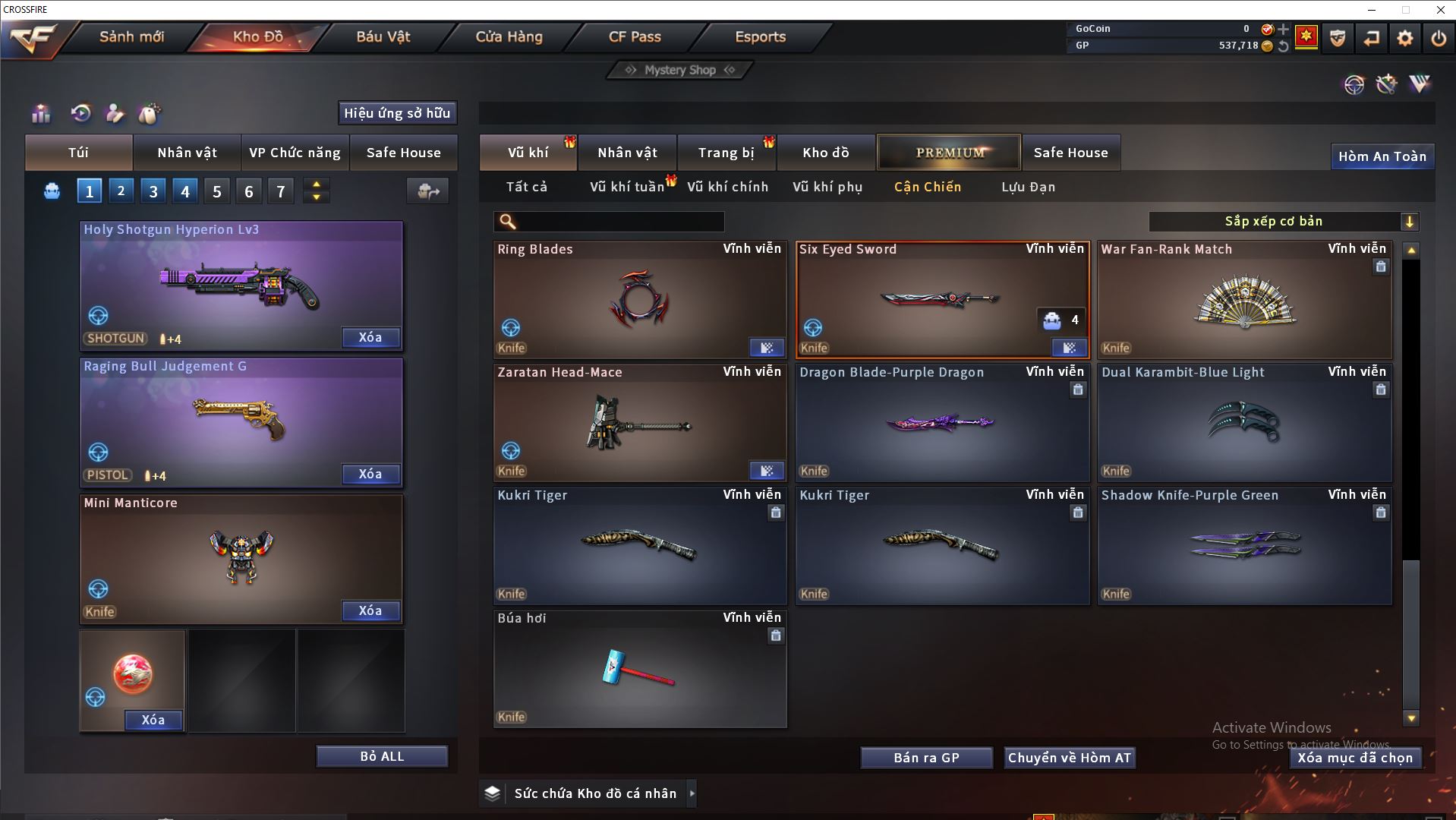This screenshot has height=820, width=1456.
Task: Select the Vũ khí chính category
Action: (727, 187)
